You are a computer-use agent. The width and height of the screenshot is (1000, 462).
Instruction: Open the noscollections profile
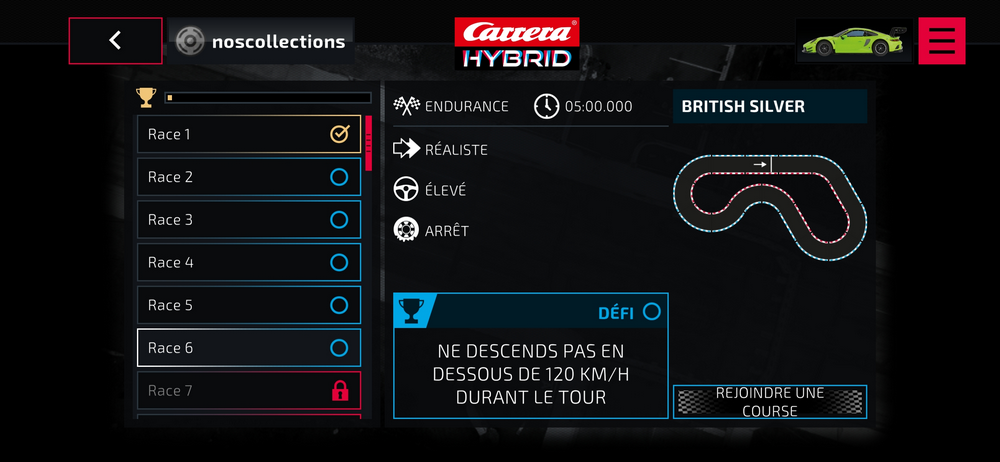(x=260, y=42)
